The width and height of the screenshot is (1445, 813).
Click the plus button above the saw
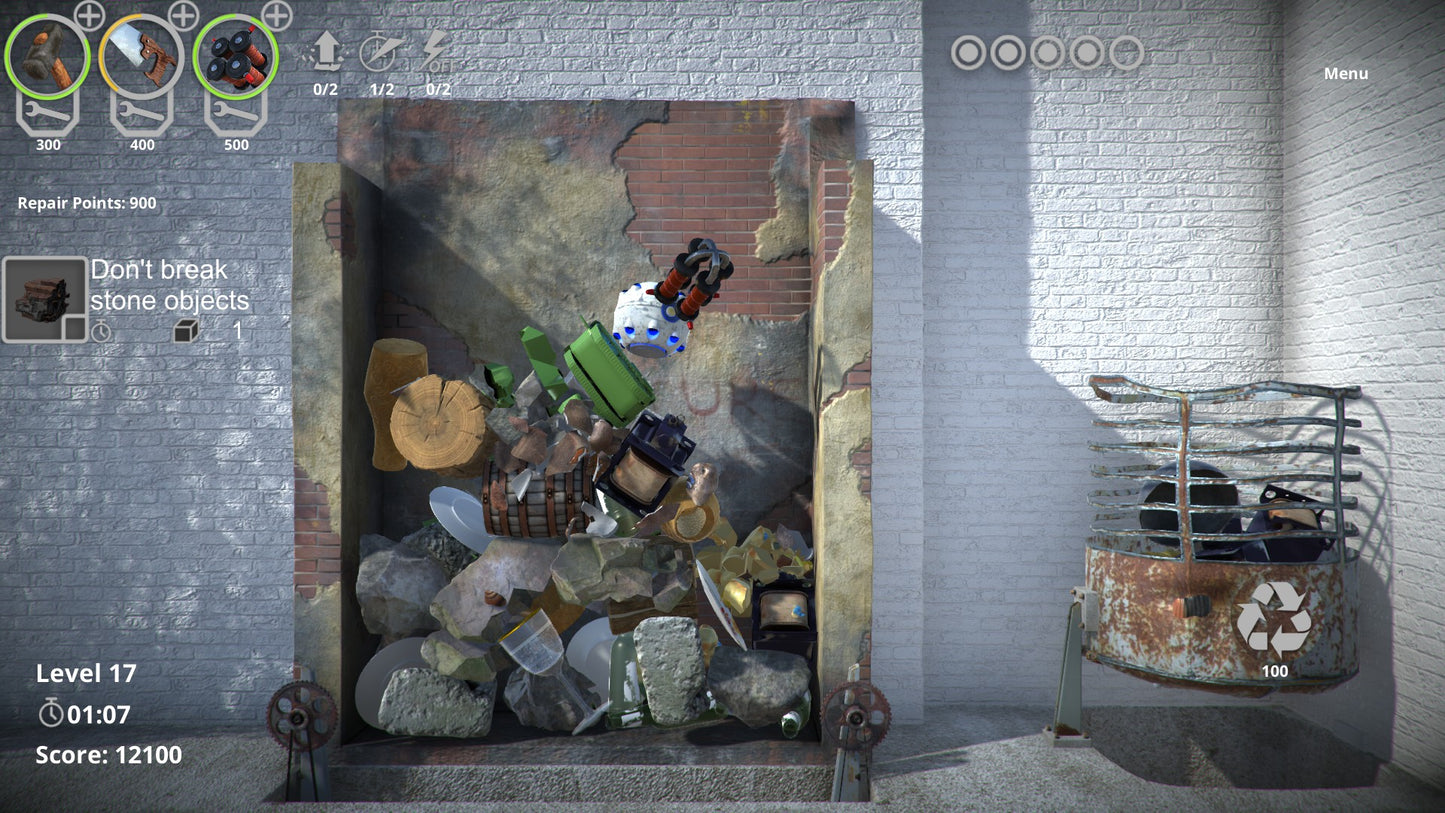tap(184, 16)
